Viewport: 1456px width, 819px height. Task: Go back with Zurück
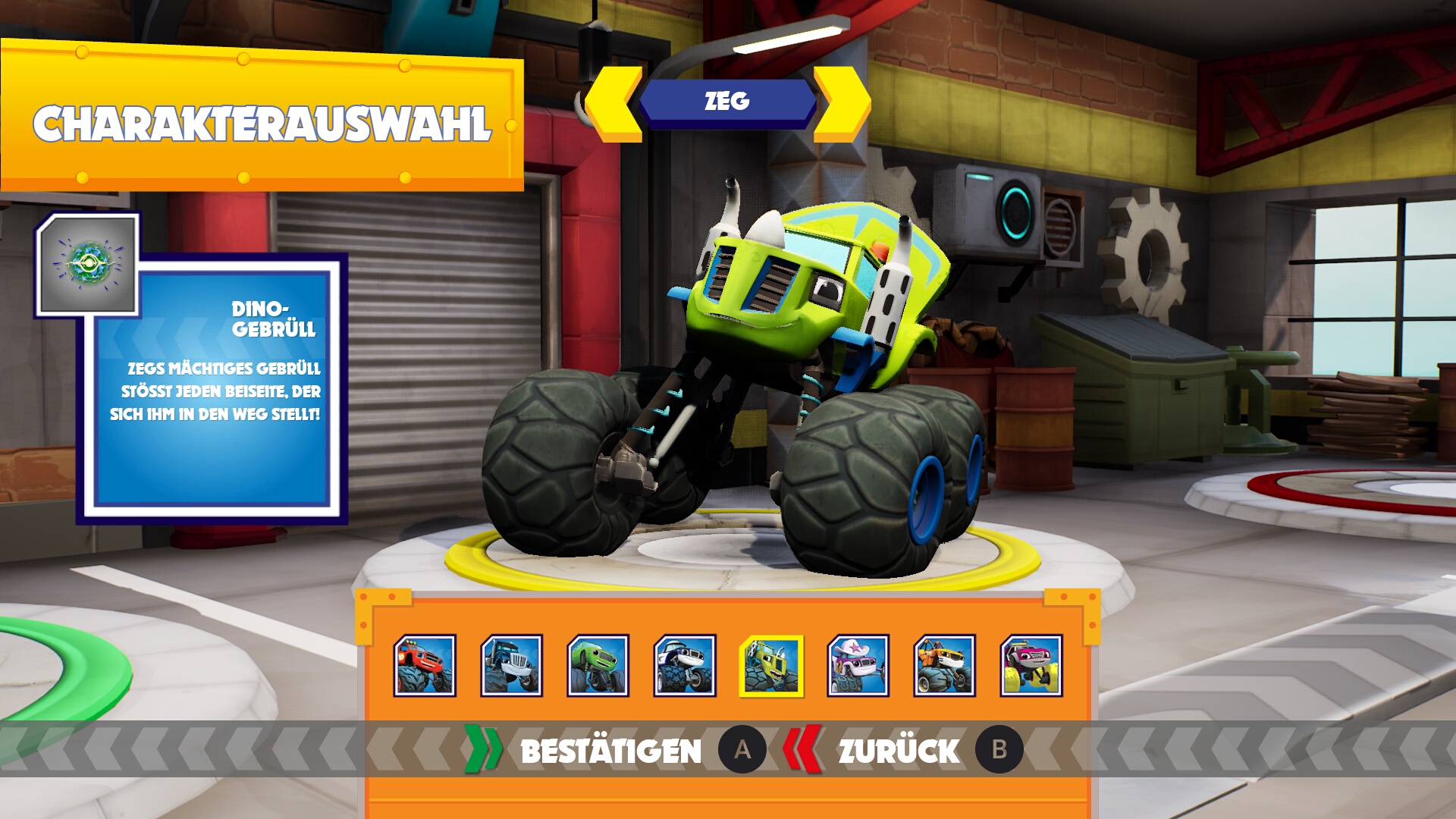899,751
